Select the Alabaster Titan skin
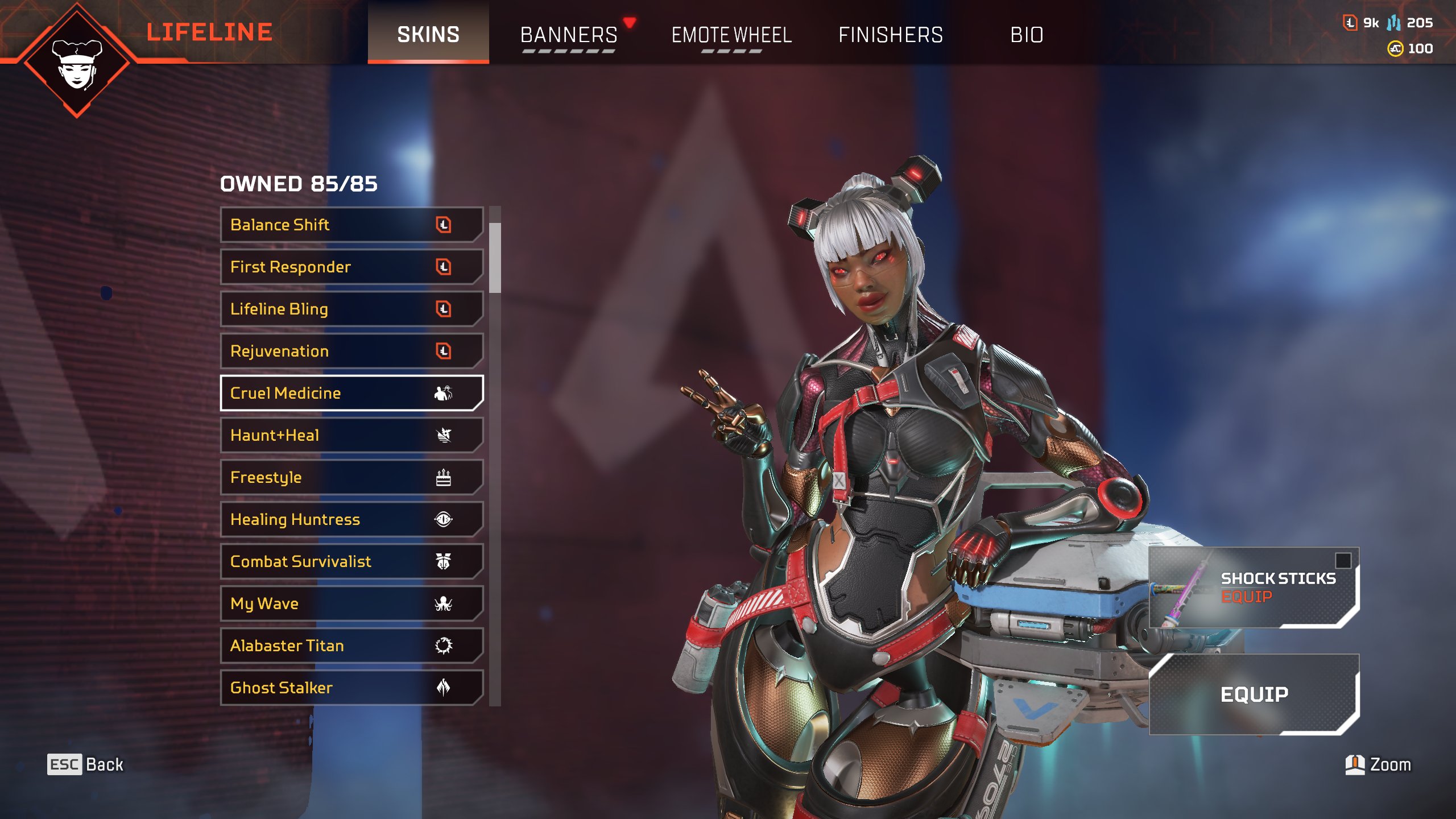Image resolution: width=1456 pixels, height=819 pixels. coord(351,646)
